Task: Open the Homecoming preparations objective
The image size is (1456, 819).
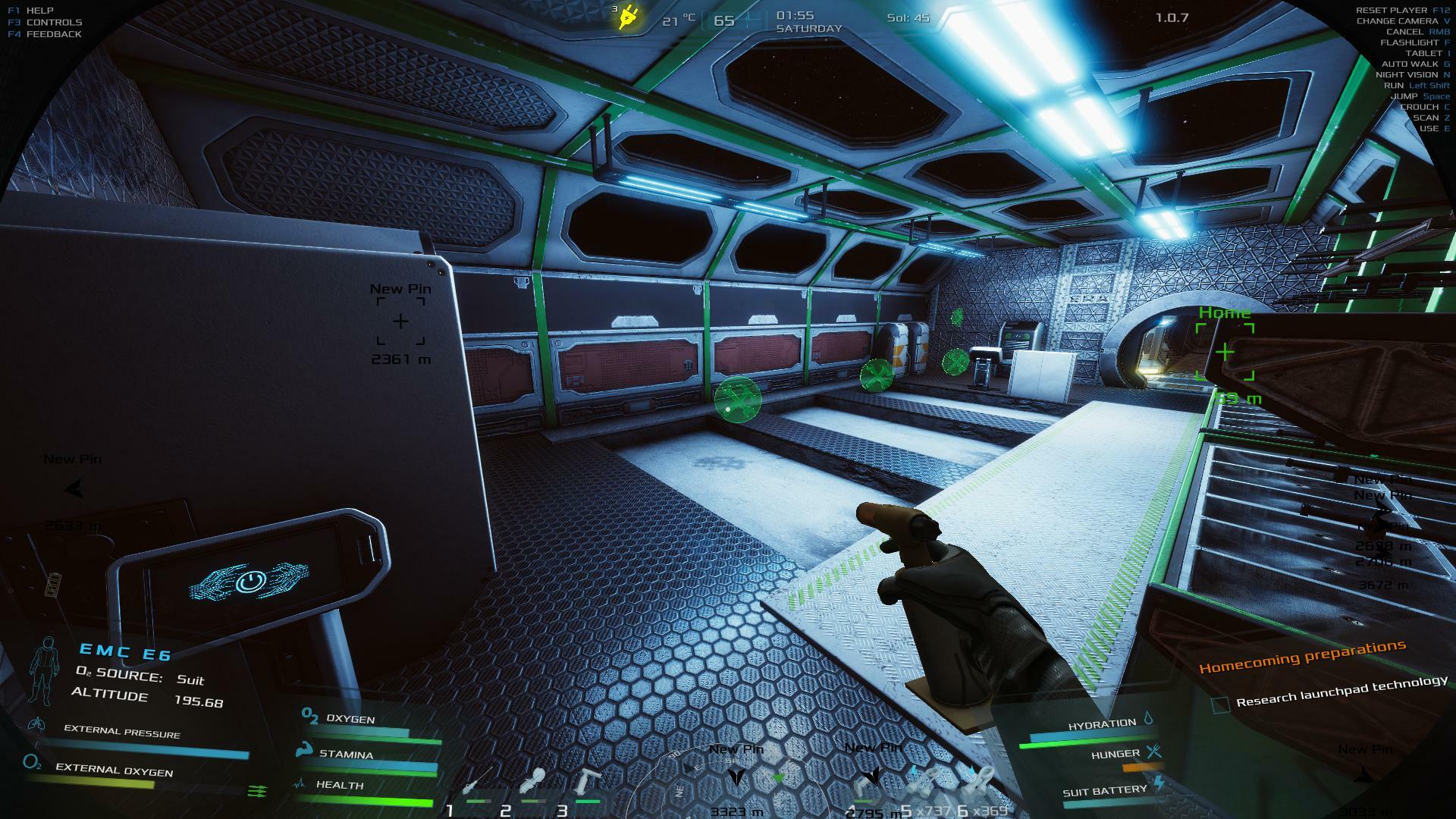Action: point(1302,657)
